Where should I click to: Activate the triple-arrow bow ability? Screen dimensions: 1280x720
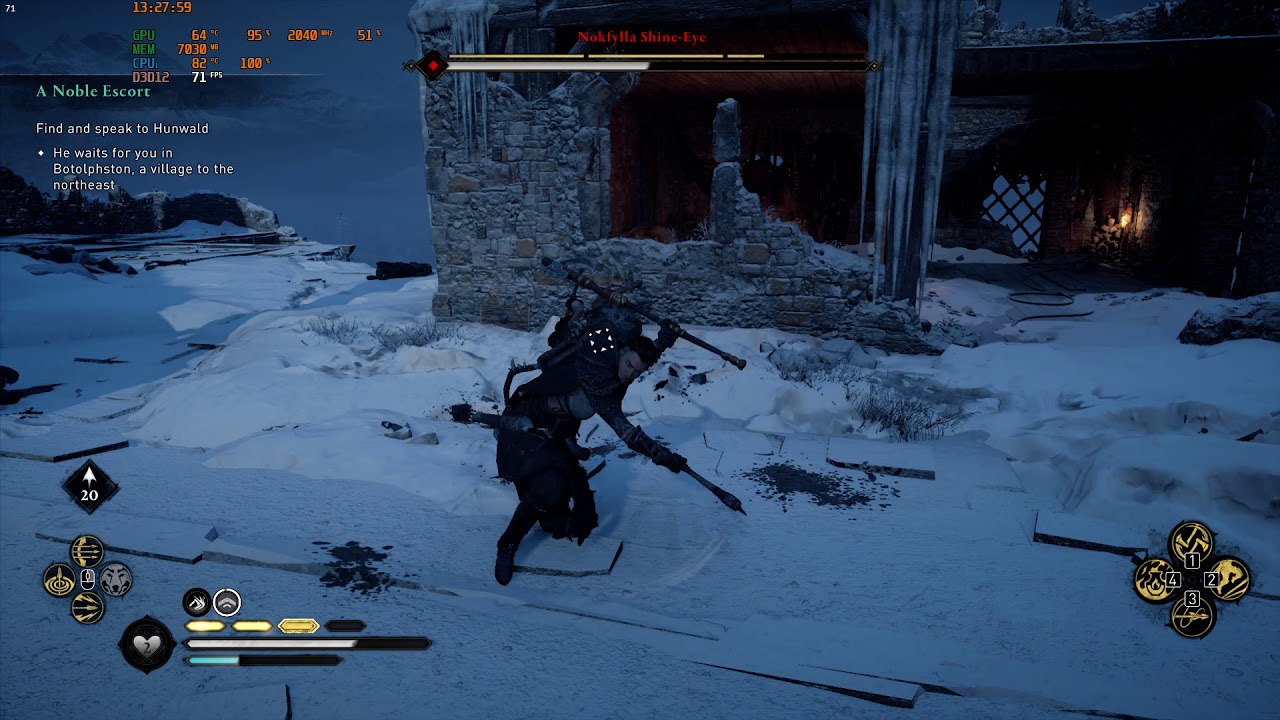click(x=87, y=551)
